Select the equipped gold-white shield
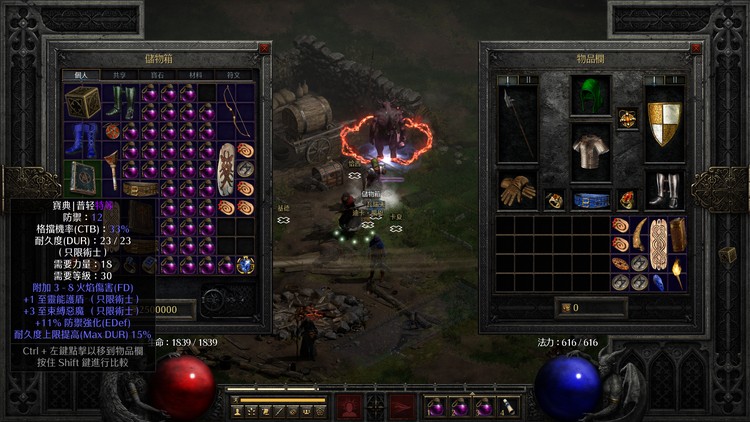This screenshot has width=750, height=422. click(x=664, y=124)
